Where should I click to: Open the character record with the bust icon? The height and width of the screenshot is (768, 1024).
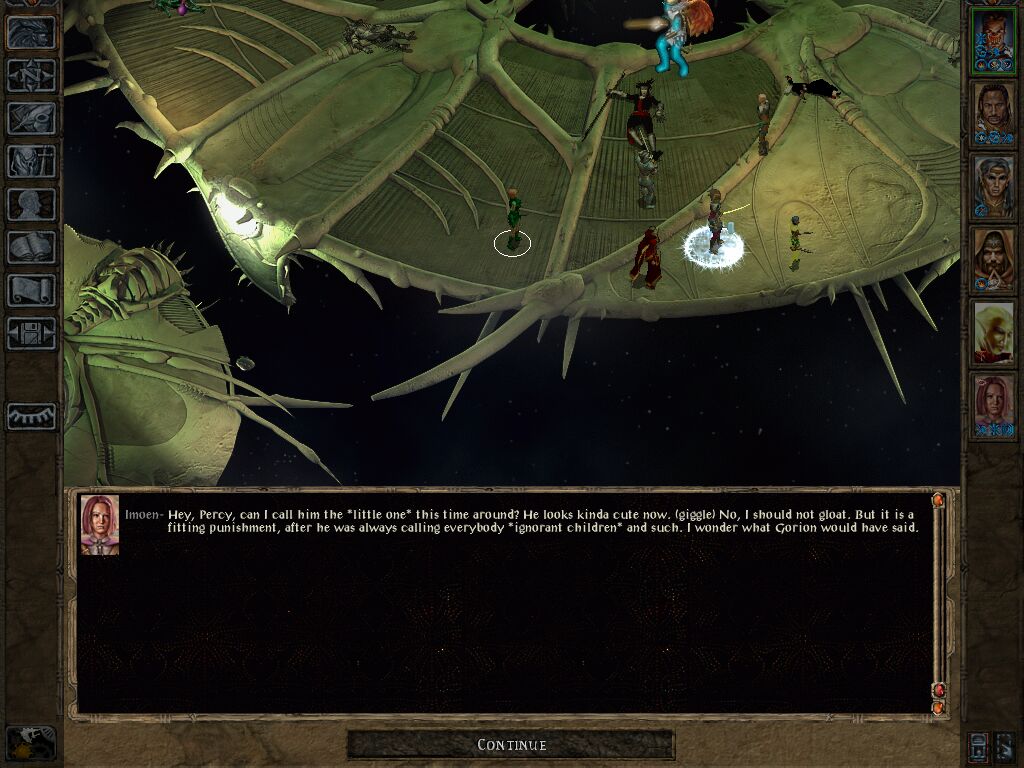[31, 205]
